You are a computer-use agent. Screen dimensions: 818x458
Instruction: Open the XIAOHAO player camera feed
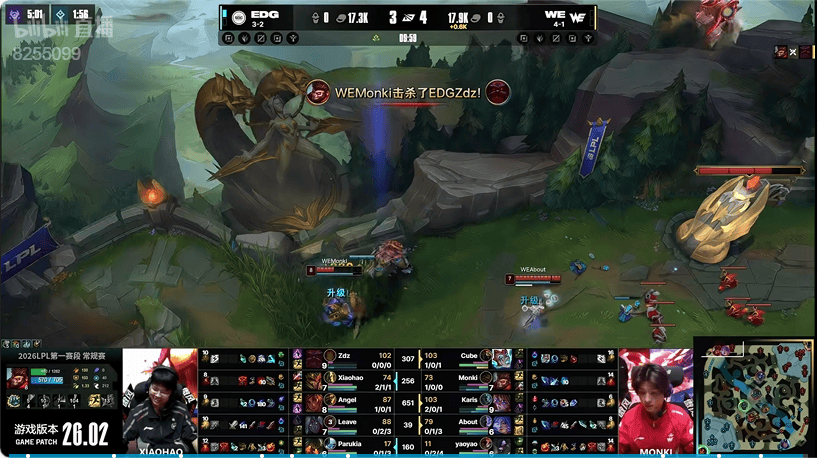[160, 398]
